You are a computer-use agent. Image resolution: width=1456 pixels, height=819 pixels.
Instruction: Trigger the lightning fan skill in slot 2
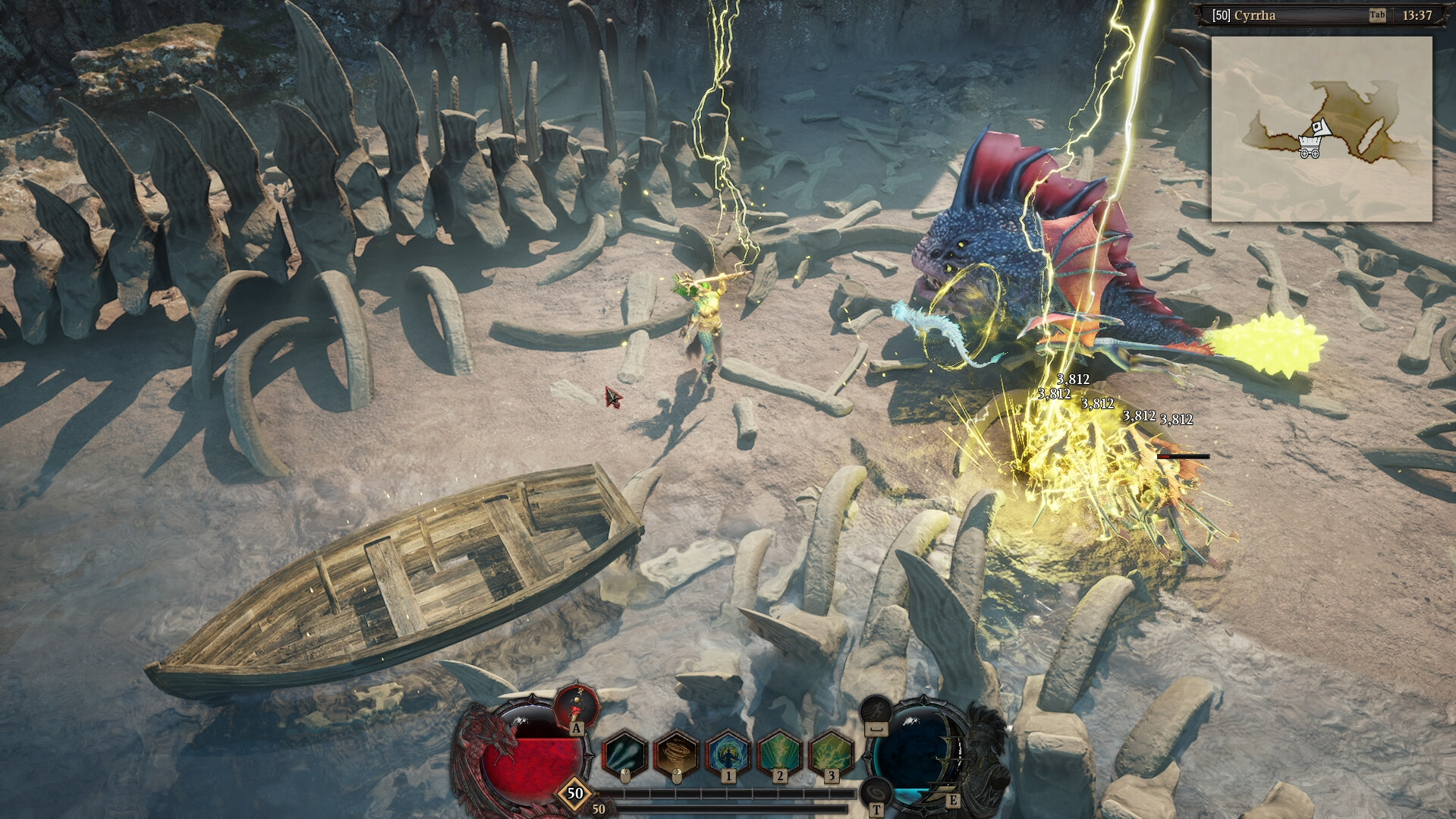pyautogui.click(x=778, y=752)
